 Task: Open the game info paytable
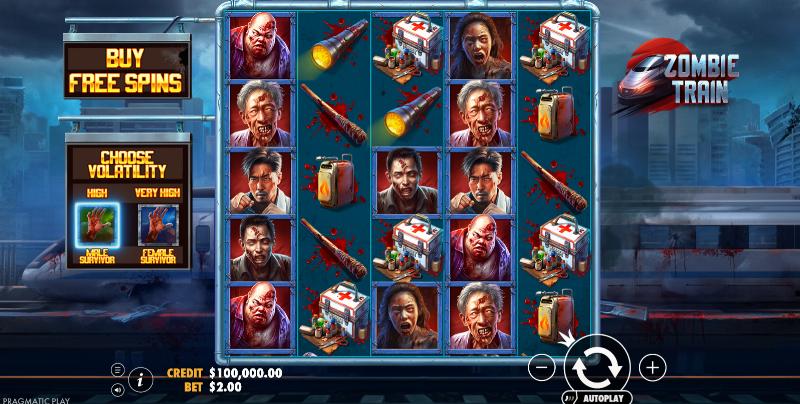click(x=140, y=378)
